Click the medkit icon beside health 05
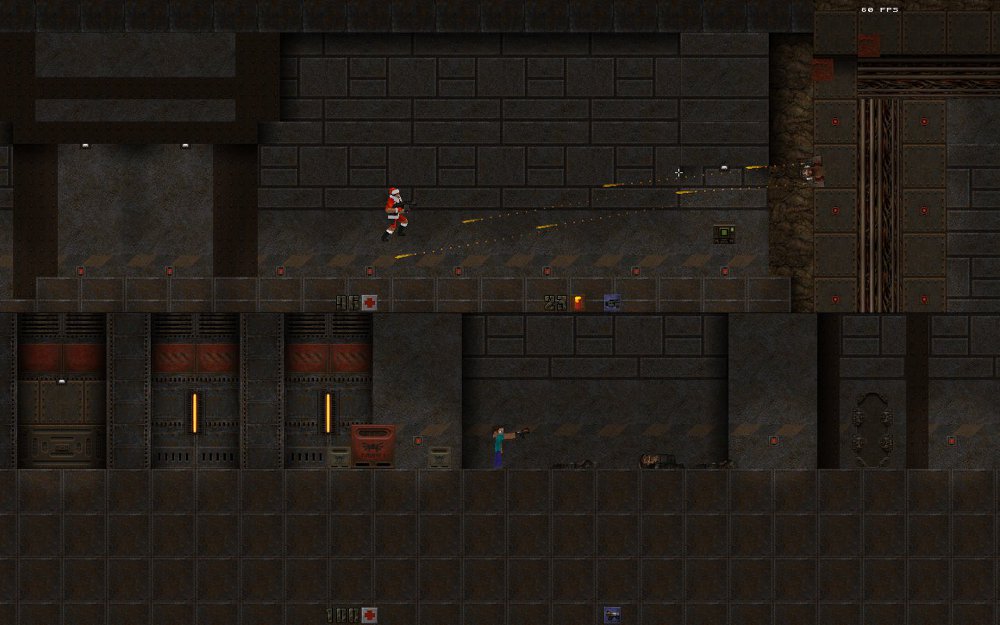The width and height of the screenshot is (1000, 625). click(370, 302)
